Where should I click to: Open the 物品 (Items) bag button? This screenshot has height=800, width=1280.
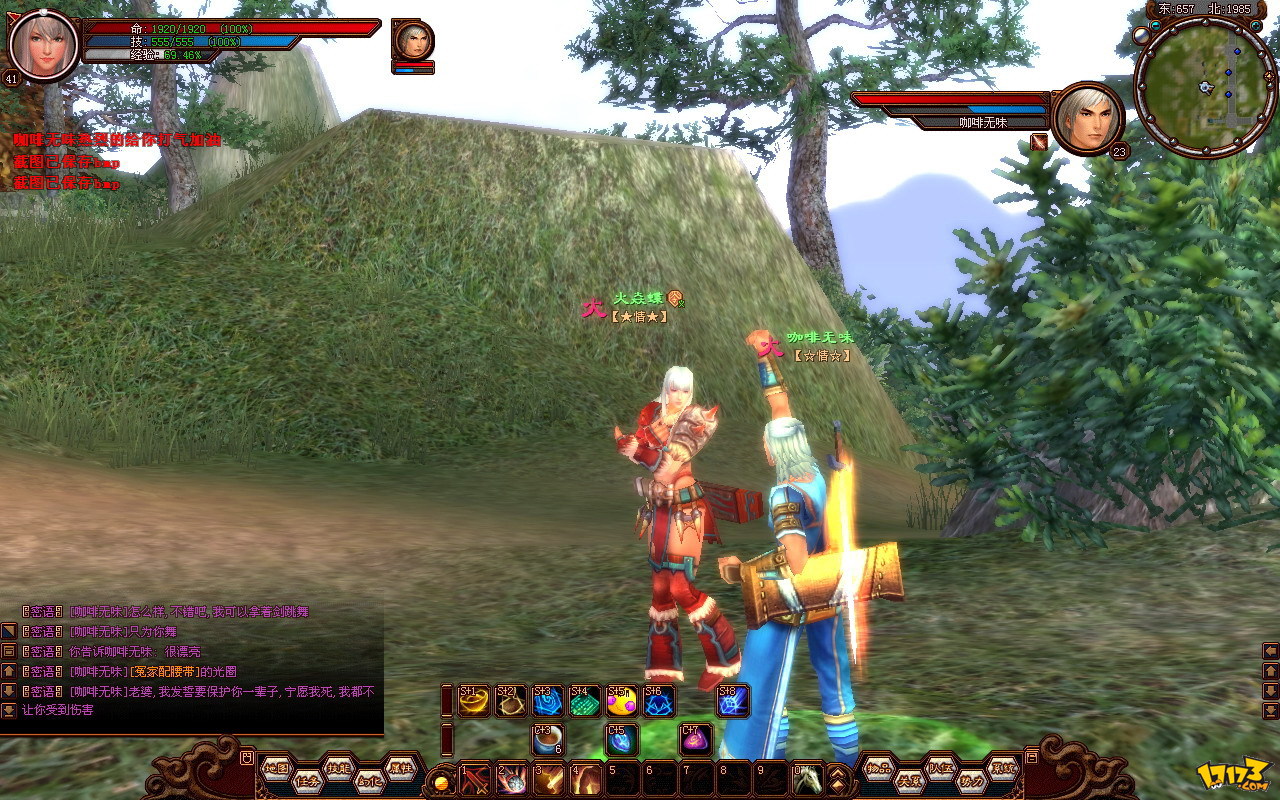[879, 768]
